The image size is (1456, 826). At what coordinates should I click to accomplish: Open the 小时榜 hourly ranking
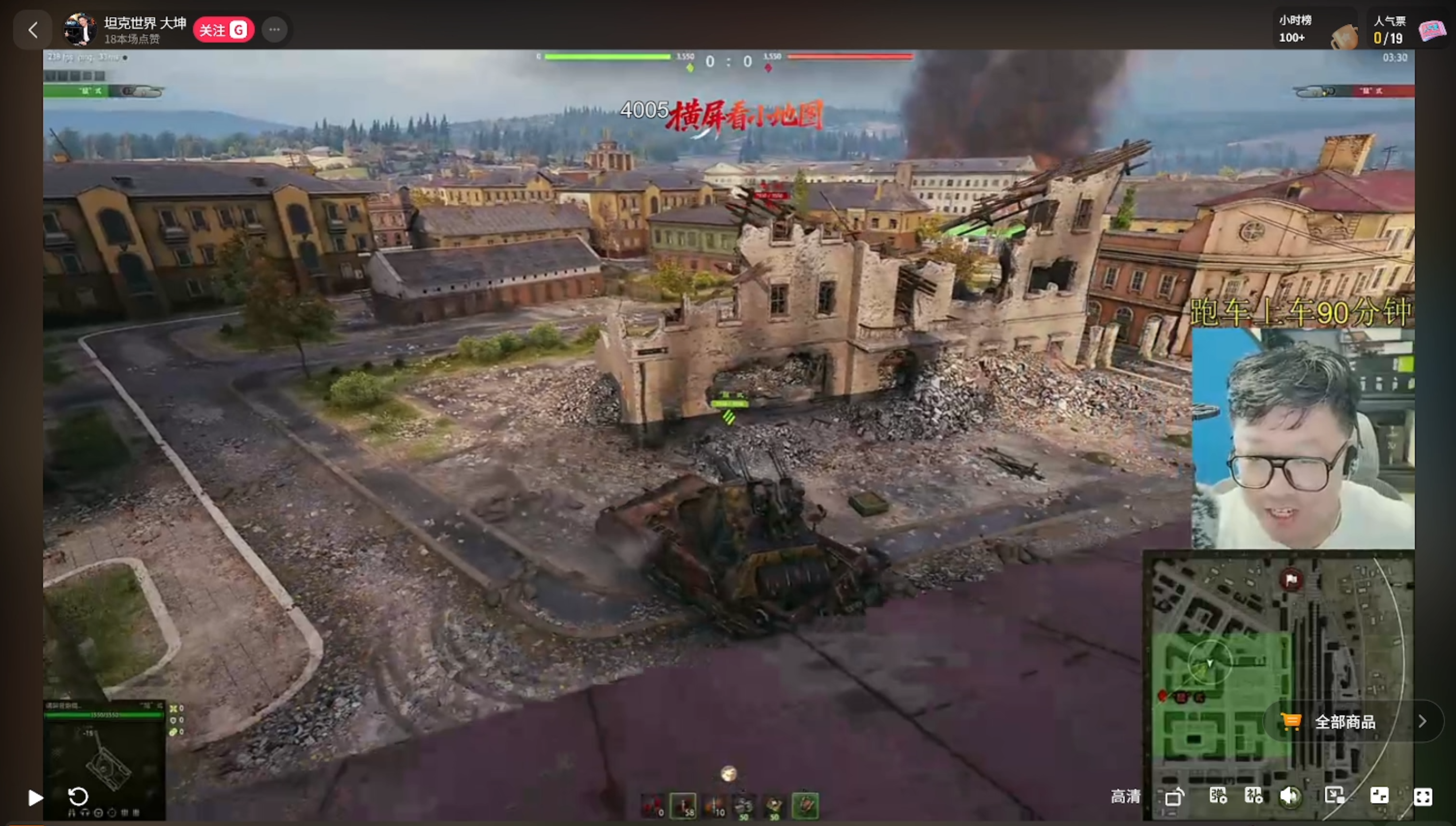pos(1294,29)
